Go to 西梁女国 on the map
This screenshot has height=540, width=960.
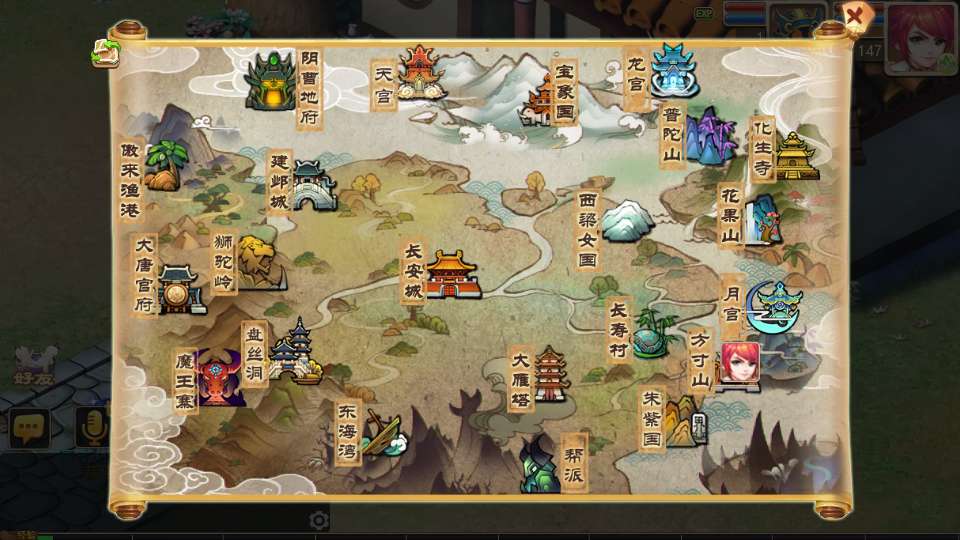(x=627, y=220)
